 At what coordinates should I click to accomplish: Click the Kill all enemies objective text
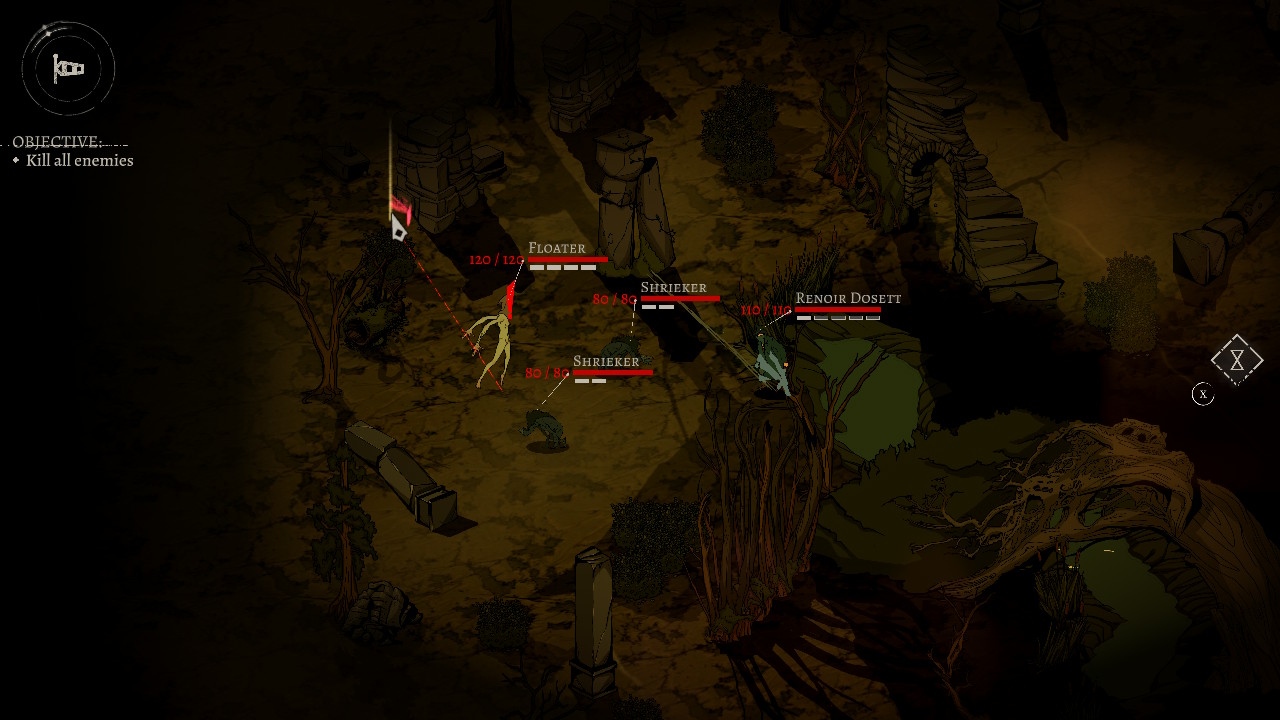click(80, 160)
